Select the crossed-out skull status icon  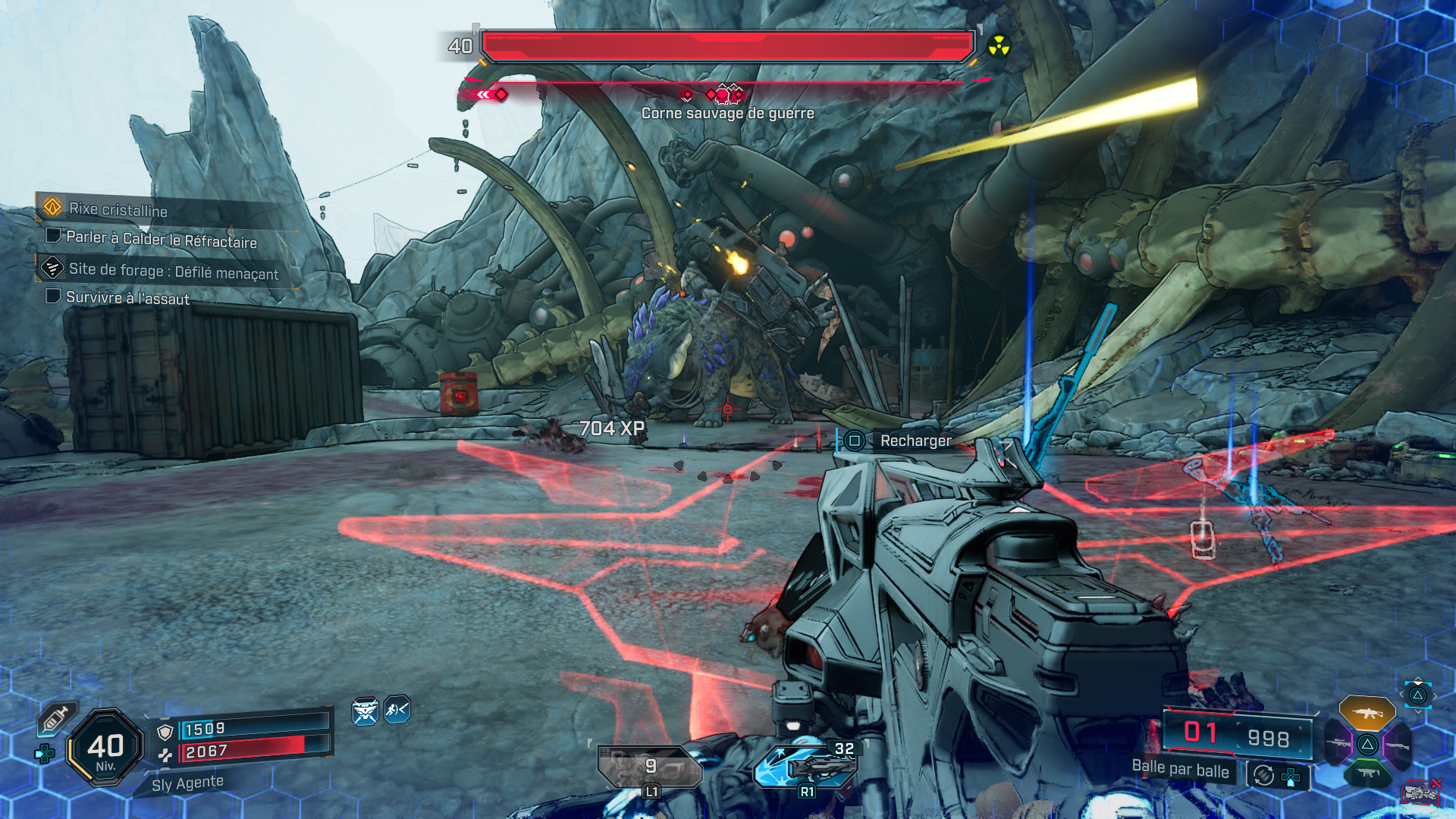365,711
